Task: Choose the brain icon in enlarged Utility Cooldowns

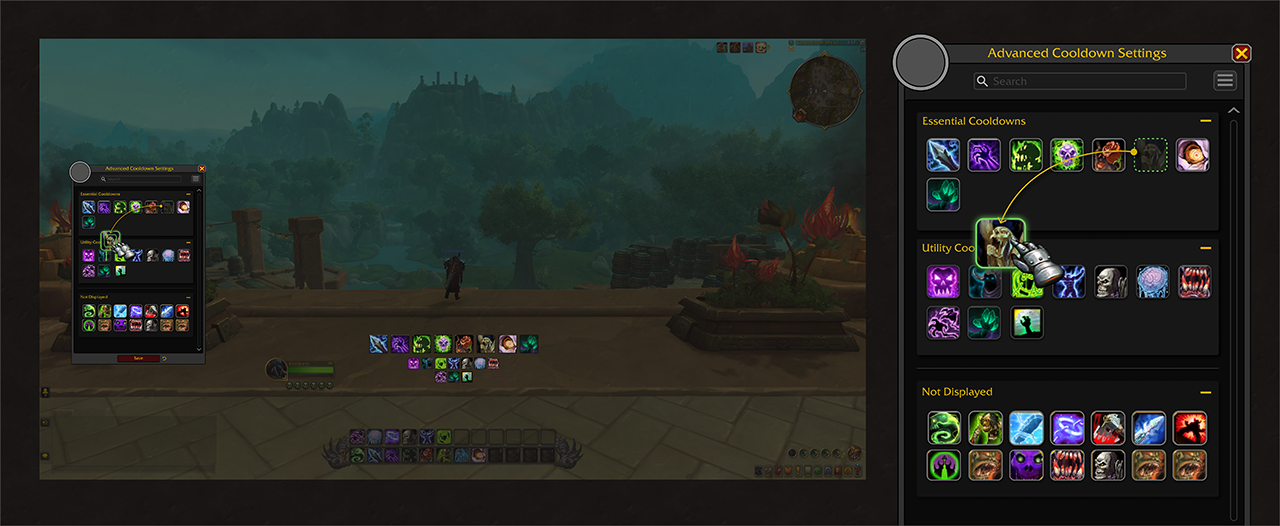Action: pos(1152,282)
